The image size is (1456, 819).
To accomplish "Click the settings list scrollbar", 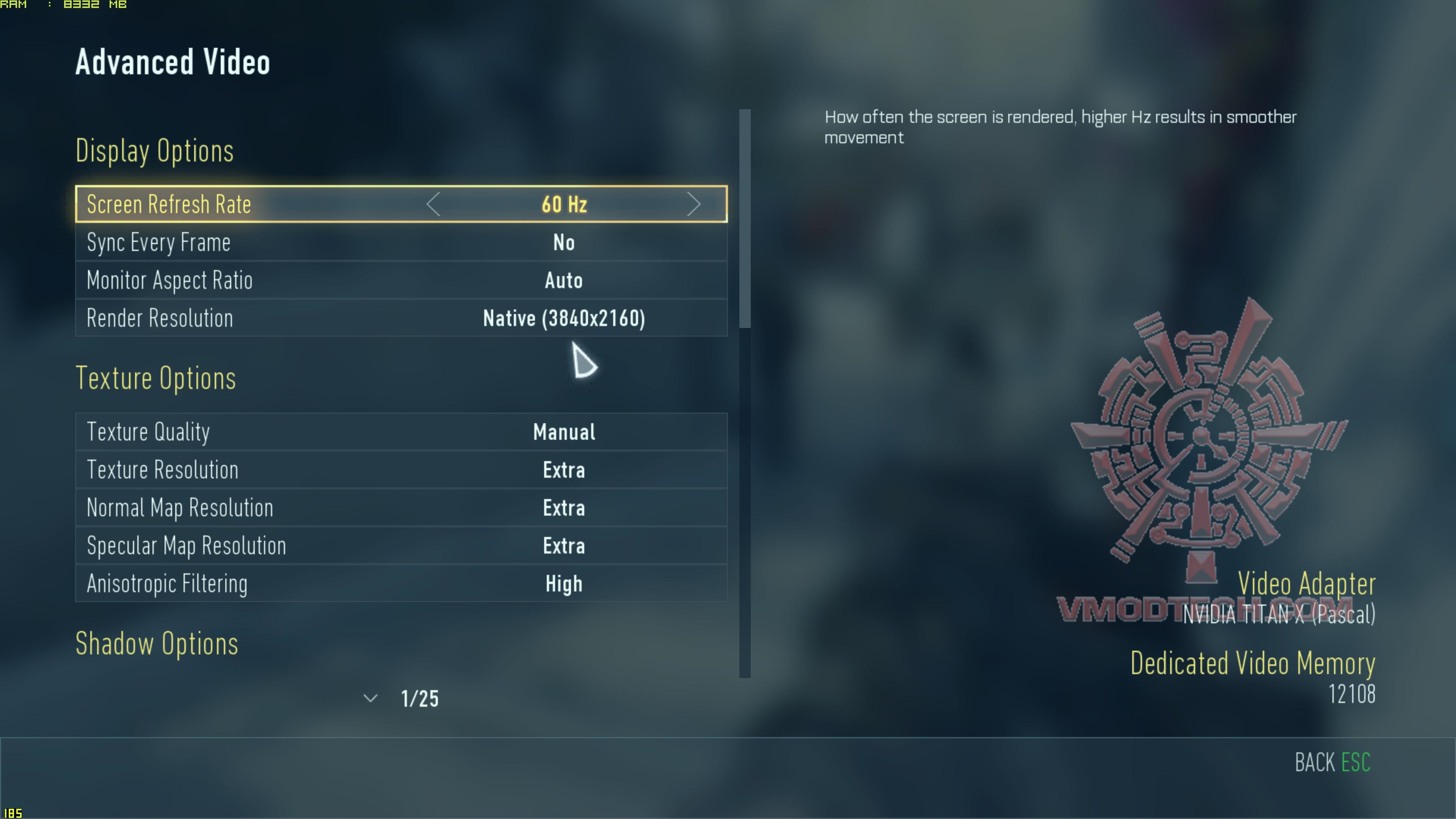I will coord(745,218).
